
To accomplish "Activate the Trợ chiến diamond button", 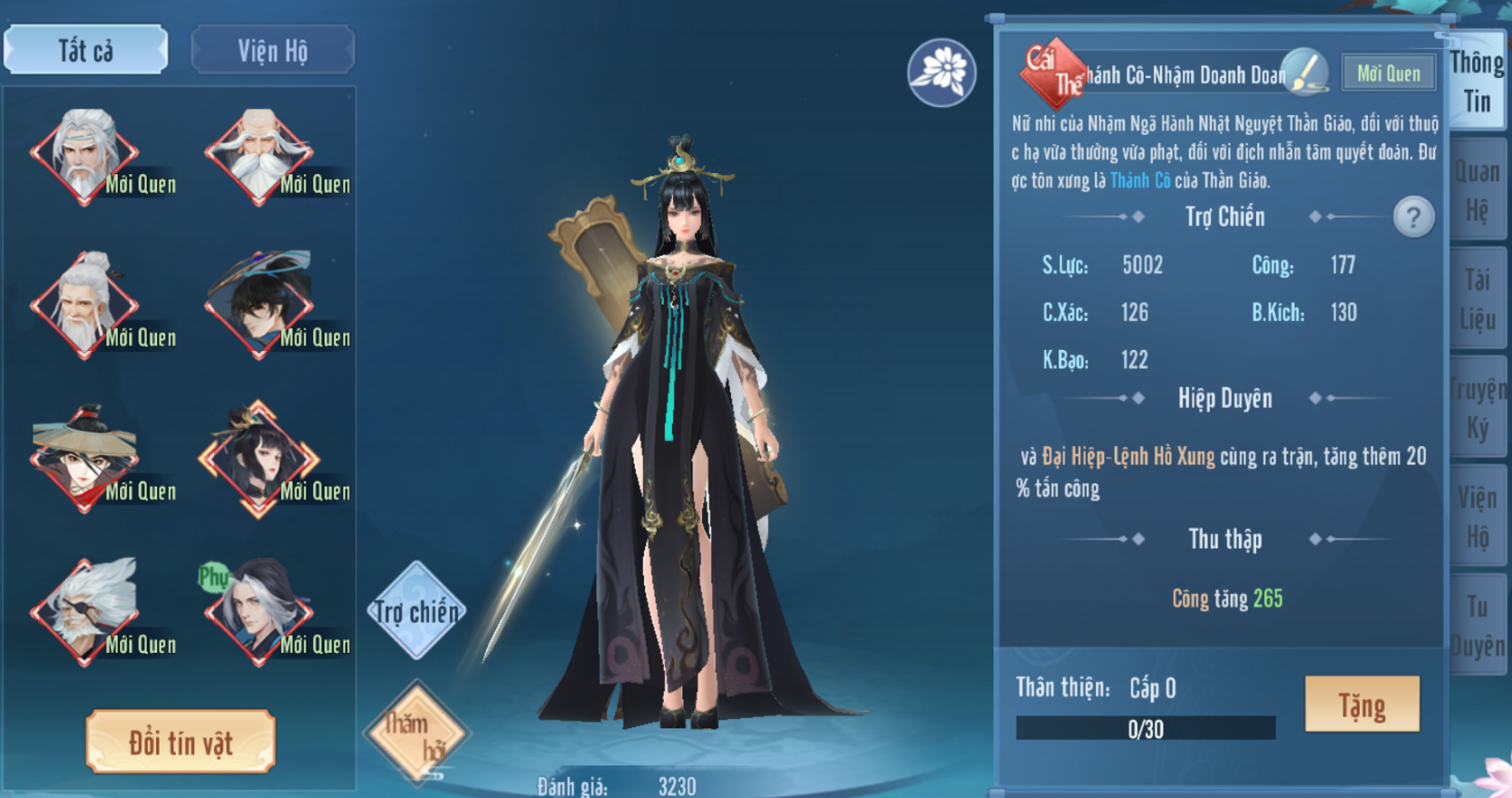I will coord(416,610).
